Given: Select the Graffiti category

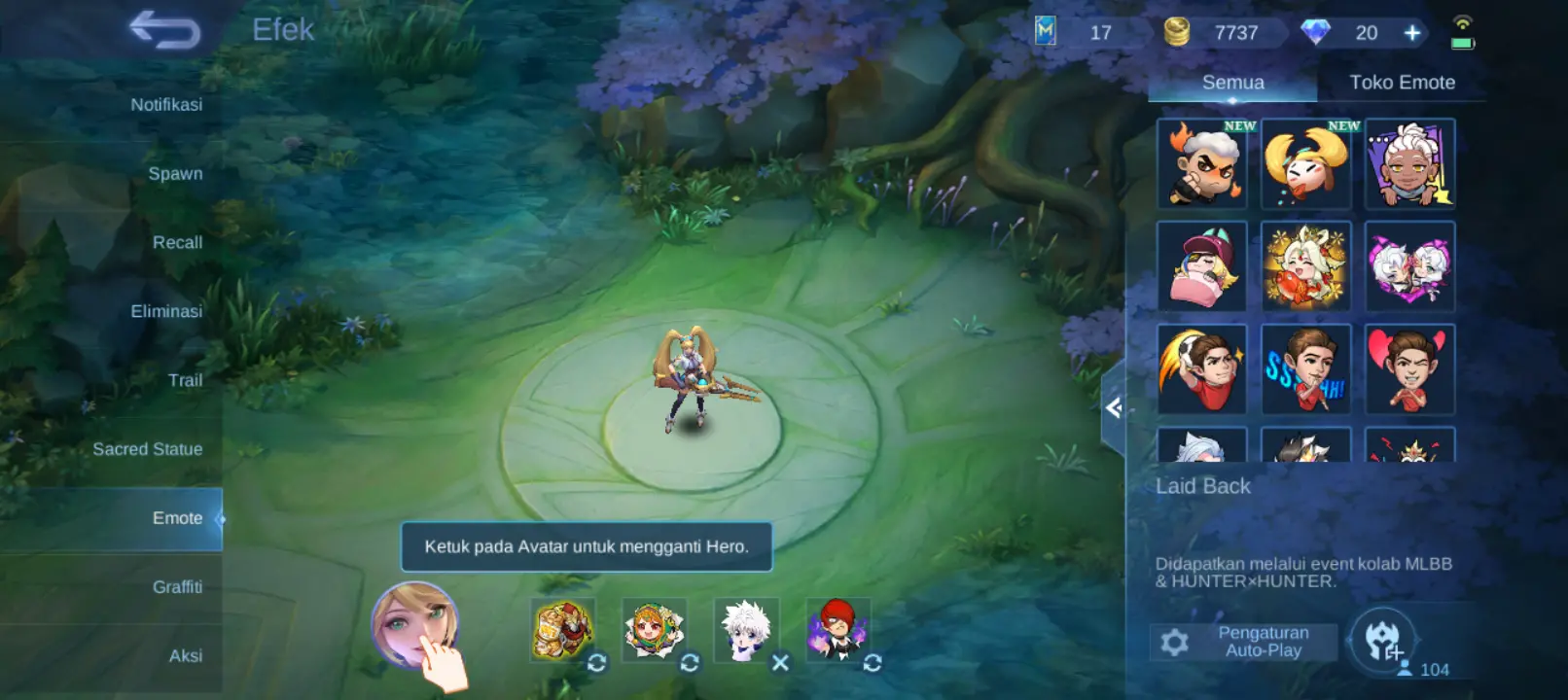Looking at the screenshot, I should (x=177, y=587).
